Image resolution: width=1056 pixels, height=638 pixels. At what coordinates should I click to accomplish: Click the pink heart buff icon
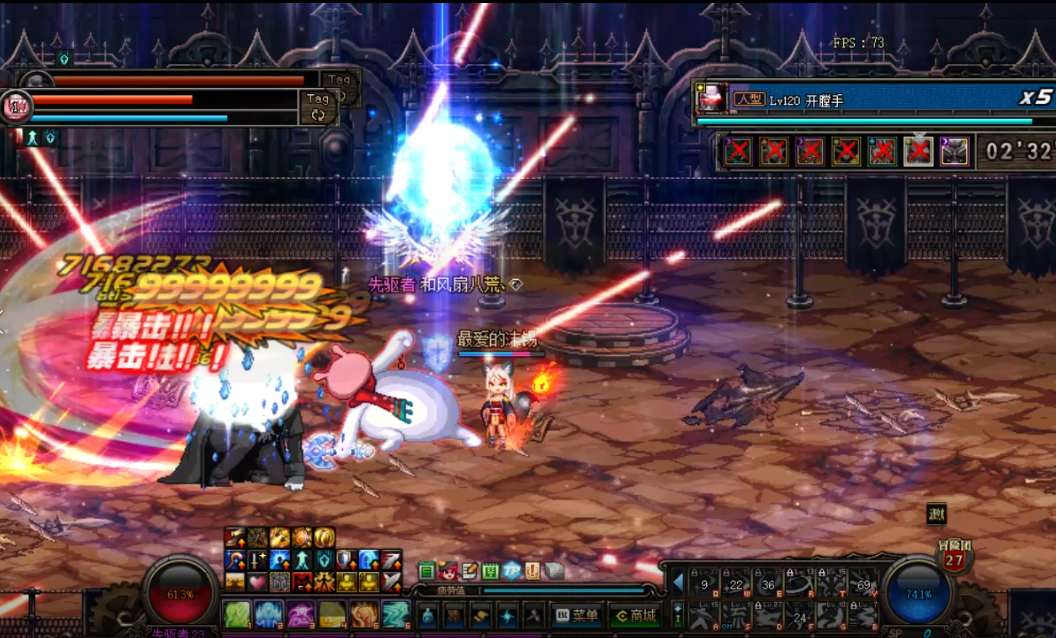tap(257, 581)
